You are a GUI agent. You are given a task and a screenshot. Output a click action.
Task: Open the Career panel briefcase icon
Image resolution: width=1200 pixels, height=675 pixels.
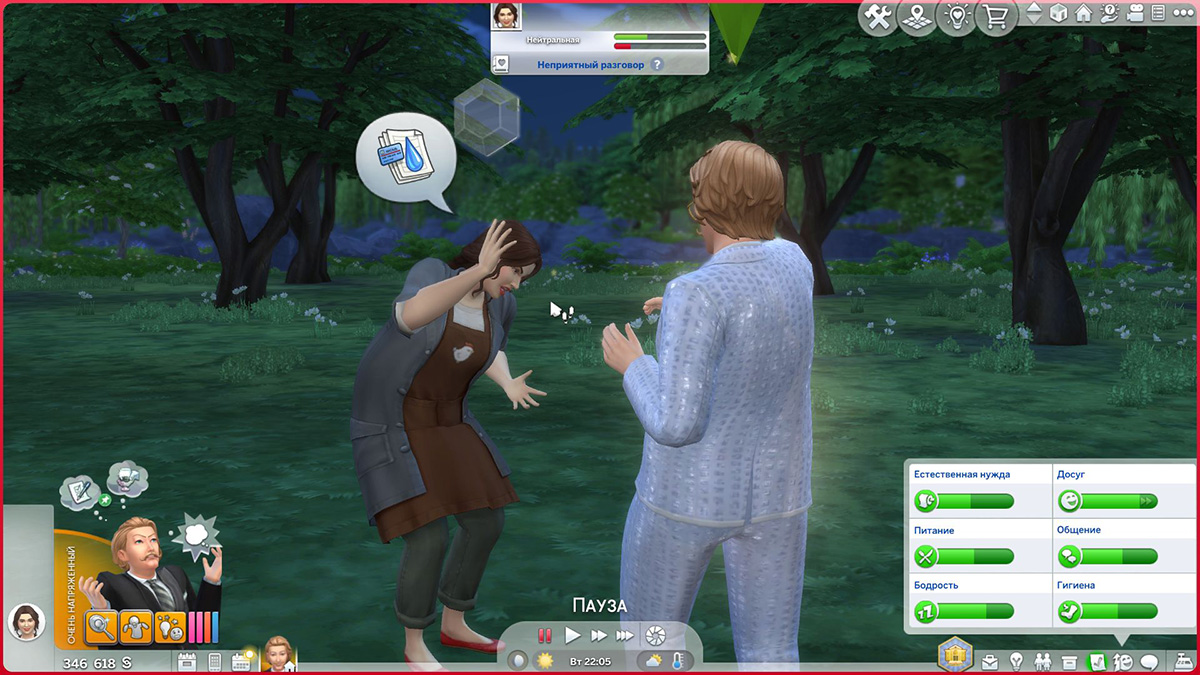pos(990,661)
